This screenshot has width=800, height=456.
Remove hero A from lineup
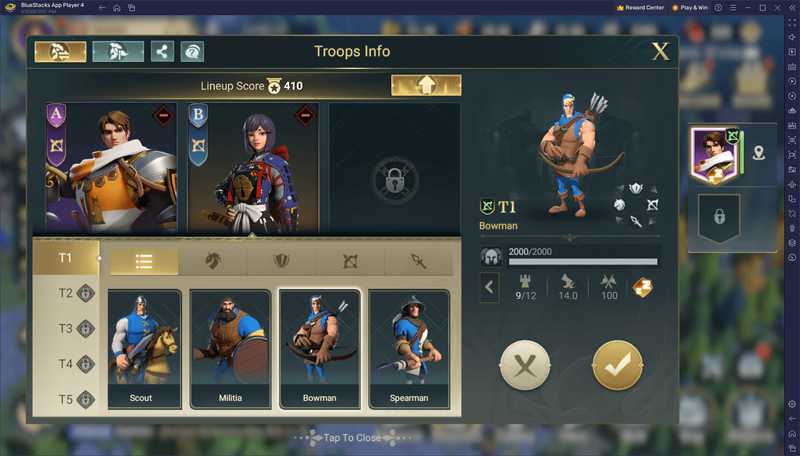(163, 116)
